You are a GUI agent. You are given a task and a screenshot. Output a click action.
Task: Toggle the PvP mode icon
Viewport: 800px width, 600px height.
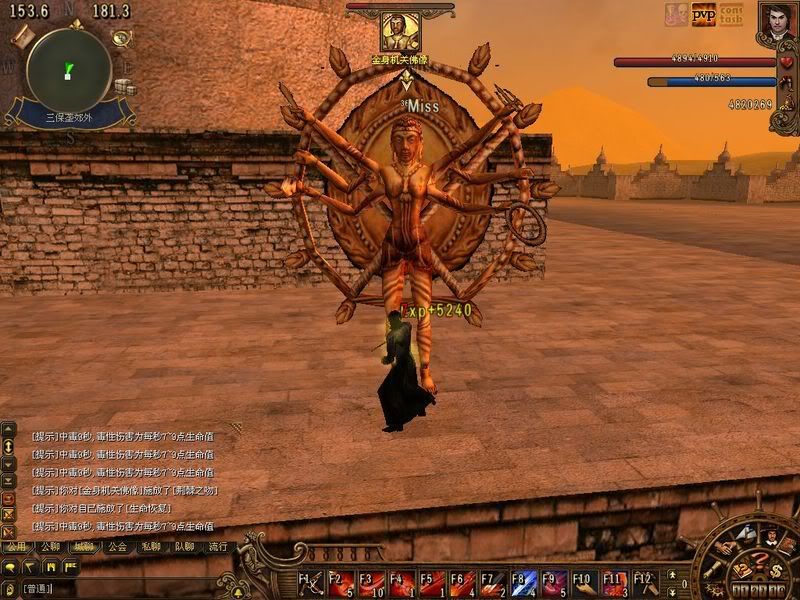pyautogui.click(x=704, y=16)
